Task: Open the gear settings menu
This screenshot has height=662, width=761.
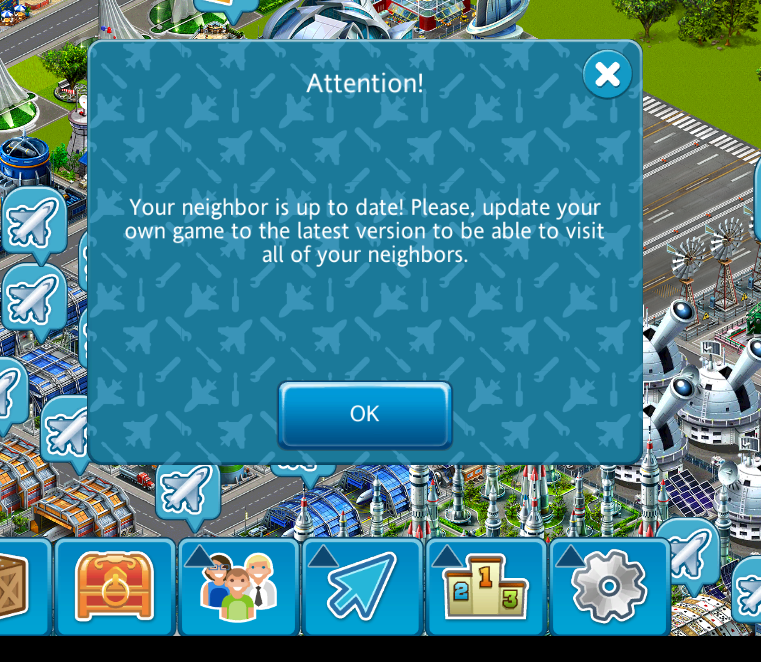Action: click(x=609, y=586)
